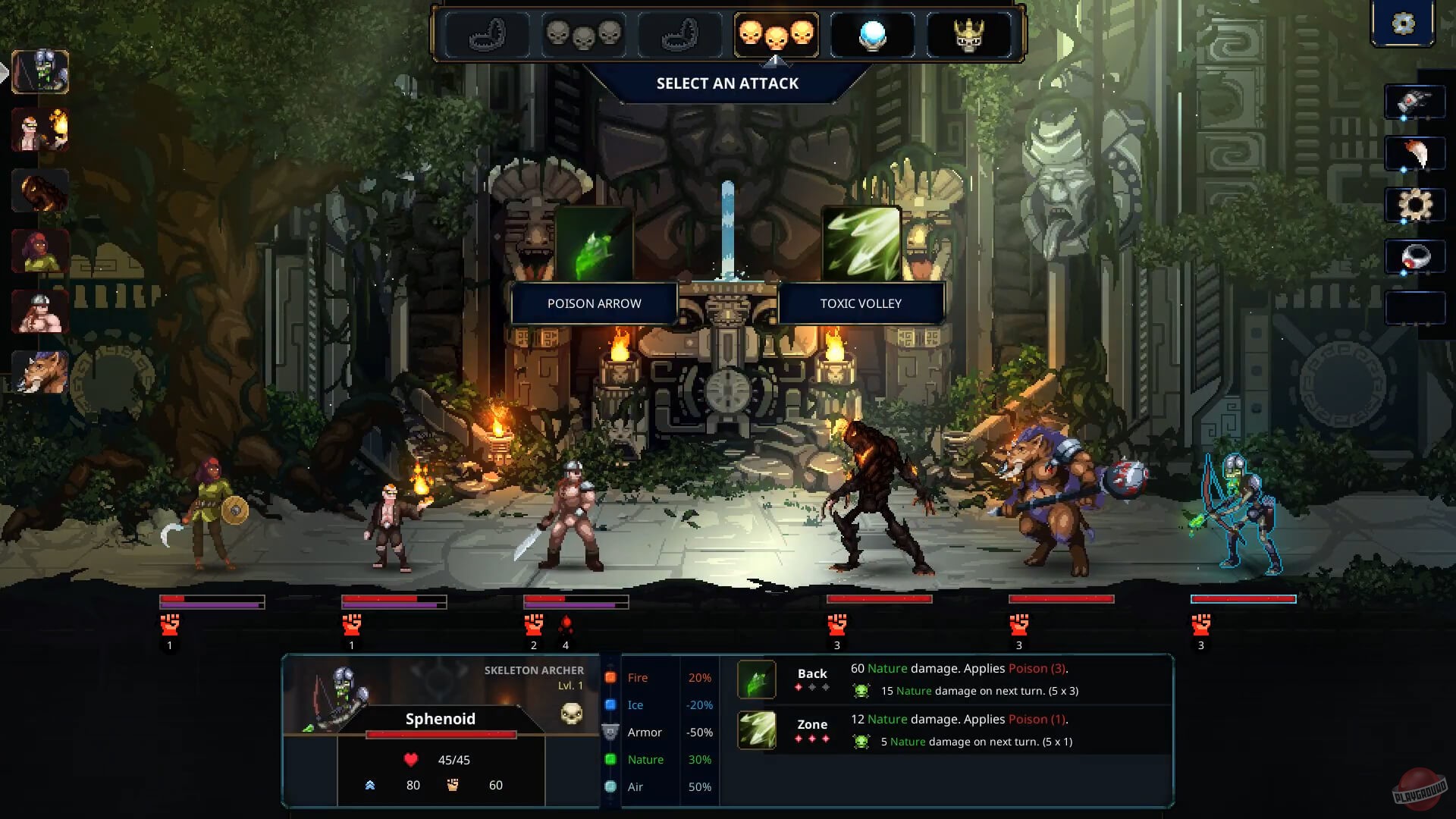Viewport: 1456px width, 819px height.
Task: Open the crystal orb ability
Action: click(x=872, y=34)
